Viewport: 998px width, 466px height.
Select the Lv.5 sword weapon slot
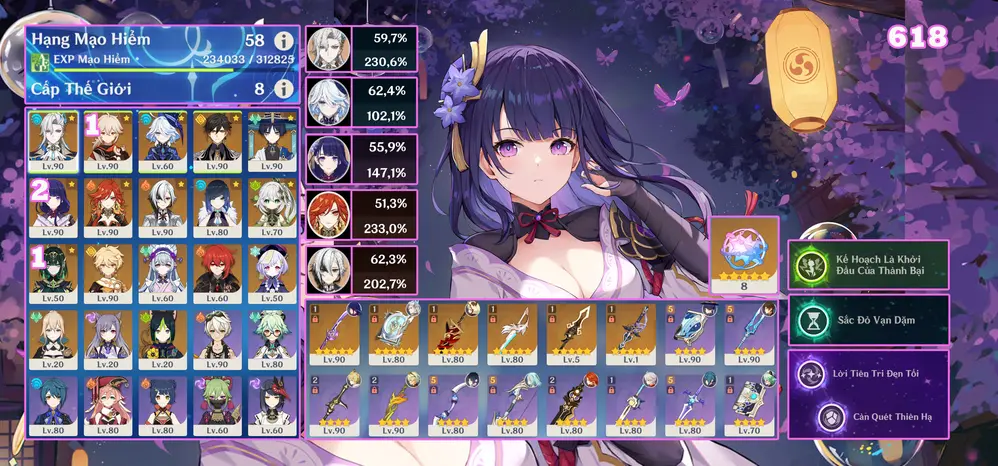pos(565,333)
